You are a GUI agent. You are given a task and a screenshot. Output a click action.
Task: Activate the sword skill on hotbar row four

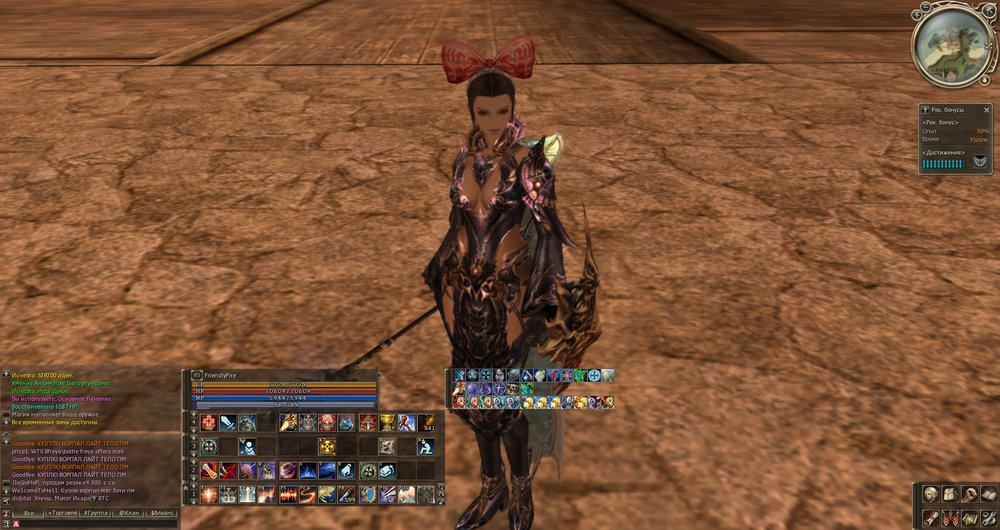(228, 422)
